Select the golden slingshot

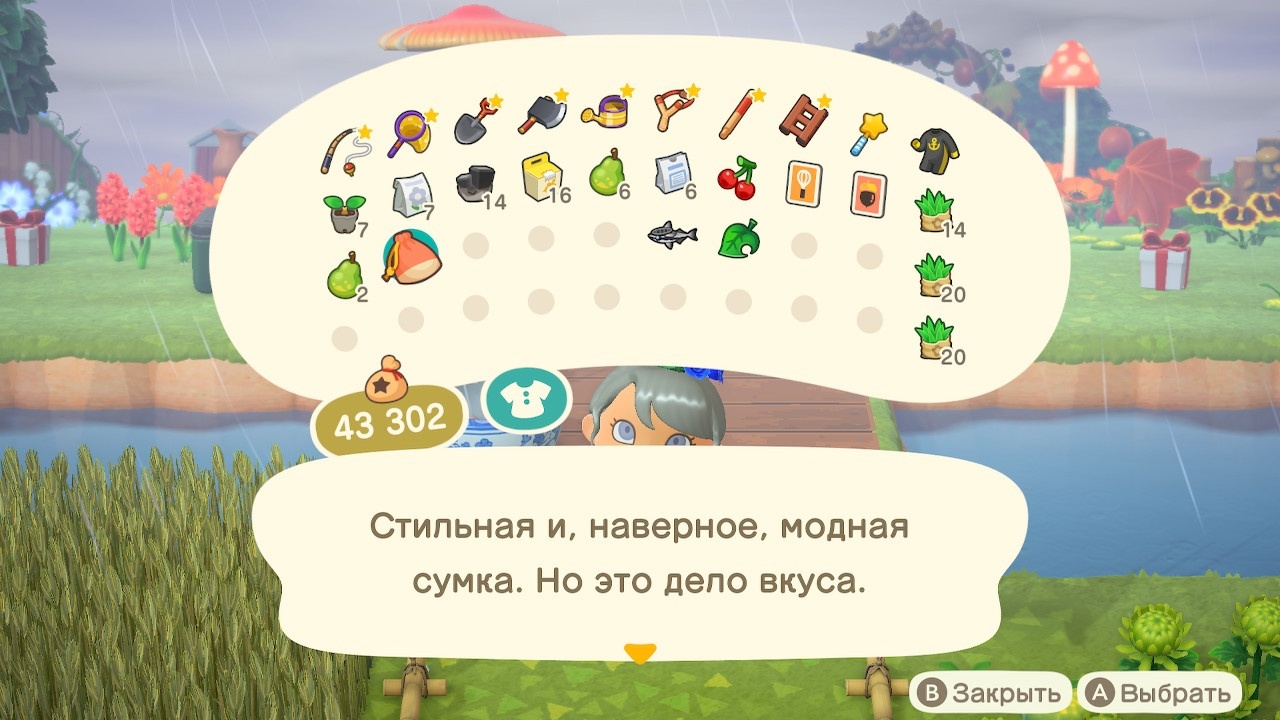pyautogui.click(x=671, y=110)
